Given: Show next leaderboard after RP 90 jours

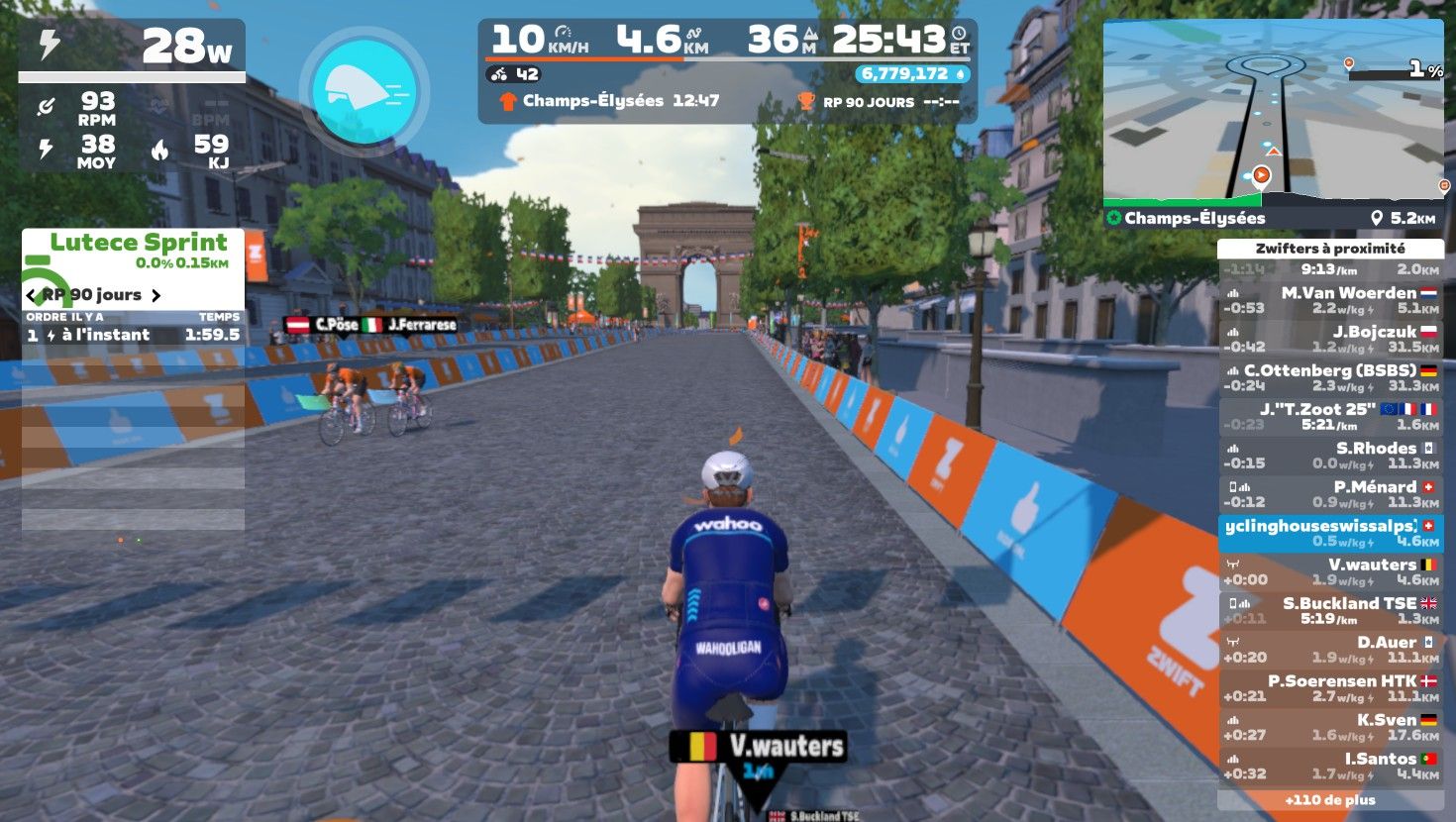Looking at the screenshot, I should point(156,295).
